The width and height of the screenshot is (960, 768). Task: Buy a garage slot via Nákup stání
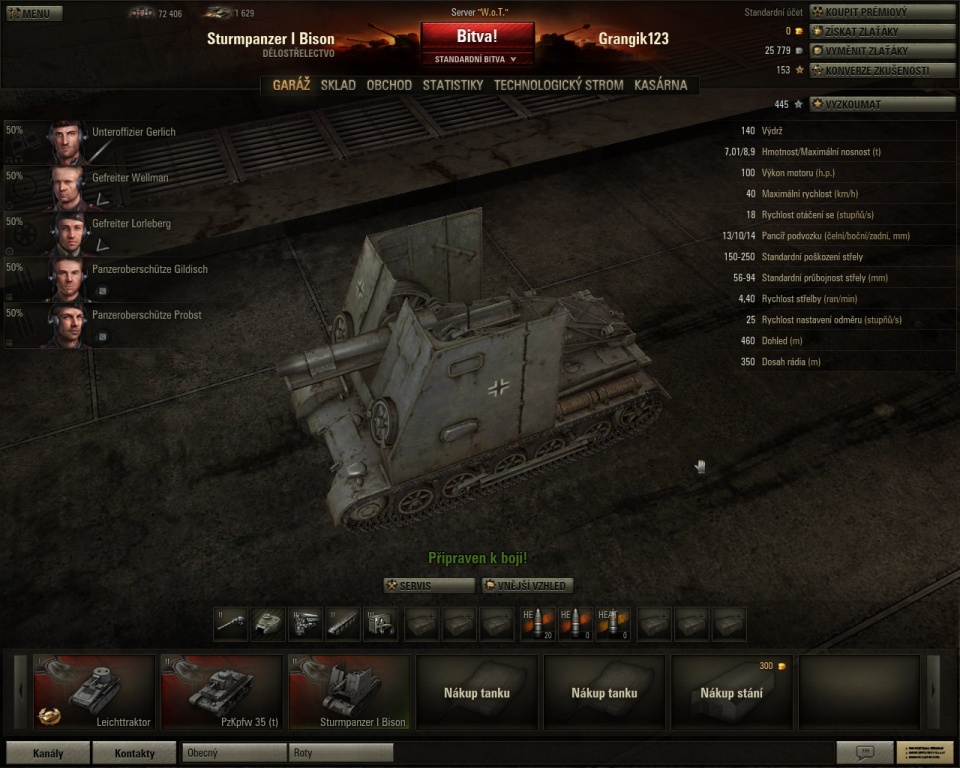point(732,692)
